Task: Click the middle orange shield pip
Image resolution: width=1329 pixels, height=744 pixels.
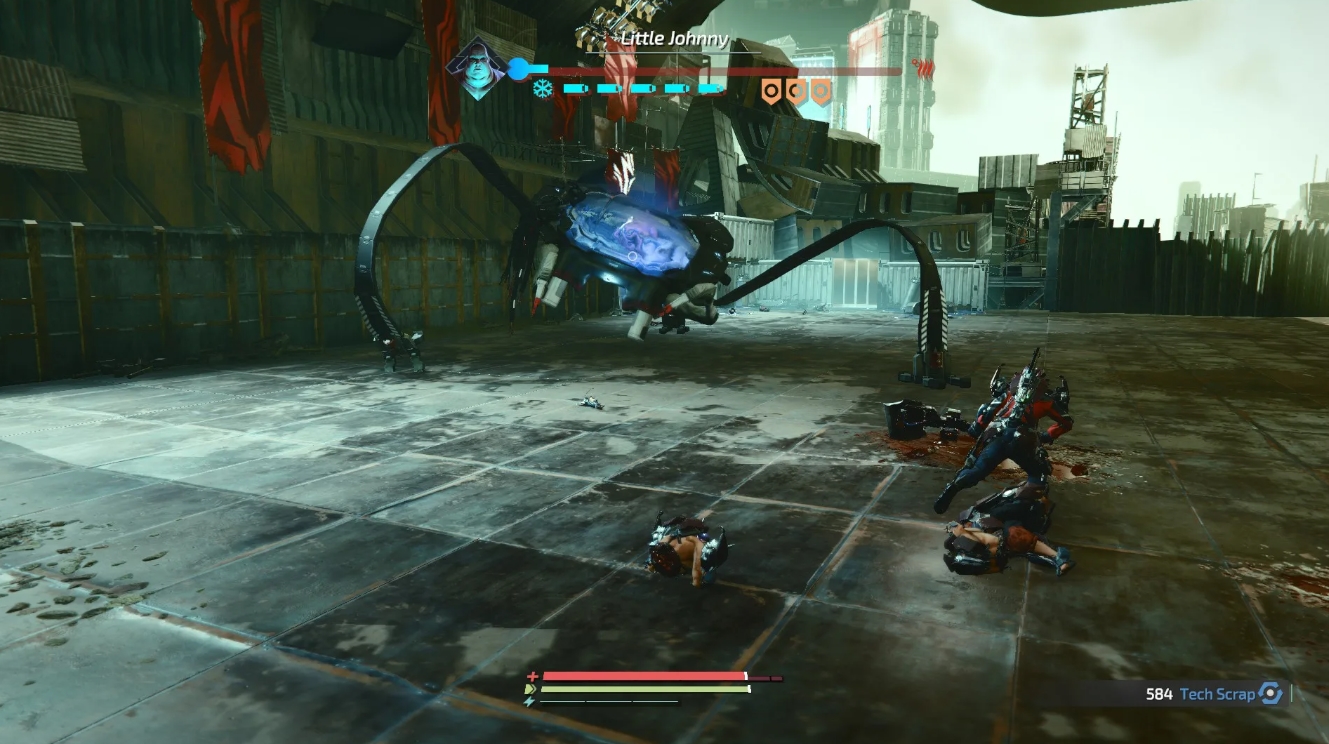Action: [796, 91]
